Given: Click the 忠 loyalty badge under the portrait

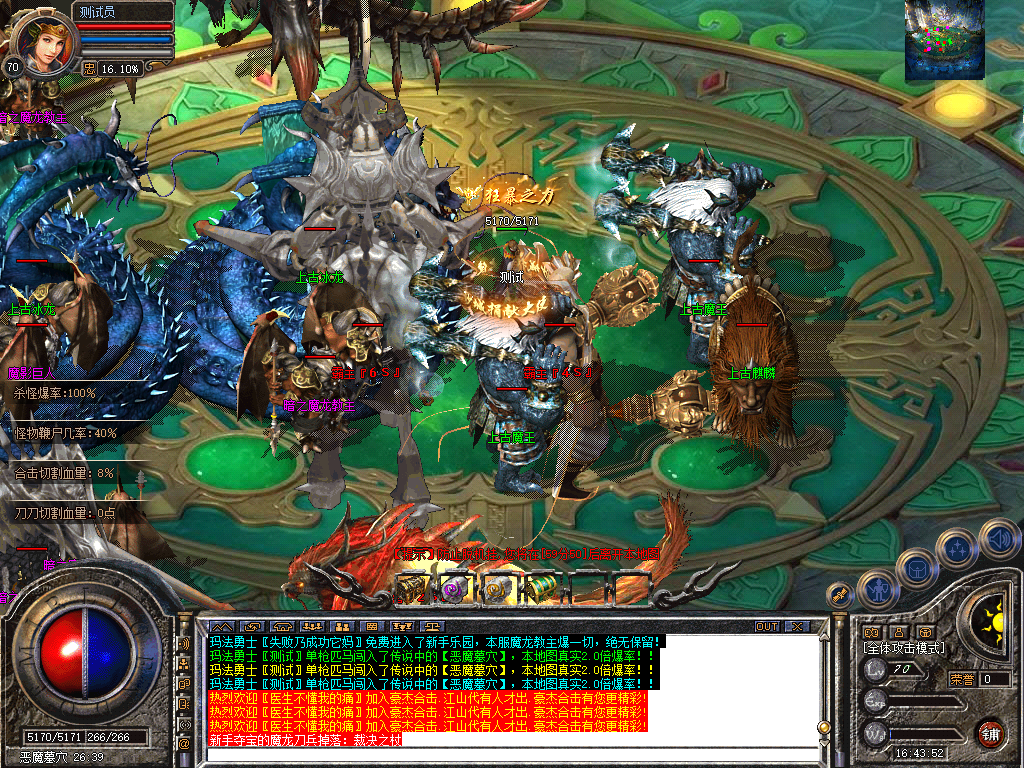Looking at the screenshot, I should [x=90, y=68].
